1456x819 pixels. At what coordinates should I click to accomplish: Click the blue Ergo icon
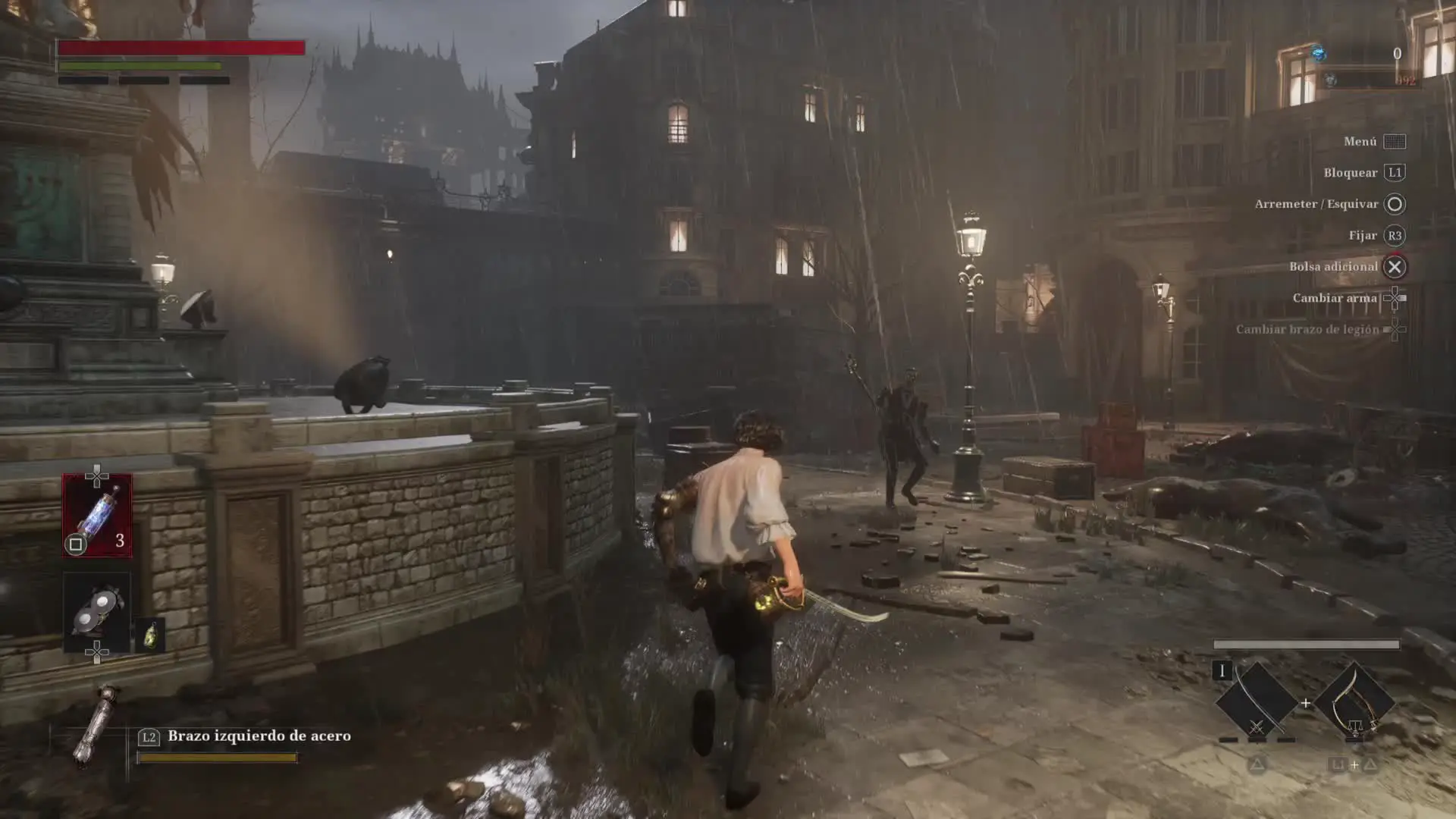pyautogui.click(x=1319, y=53)
